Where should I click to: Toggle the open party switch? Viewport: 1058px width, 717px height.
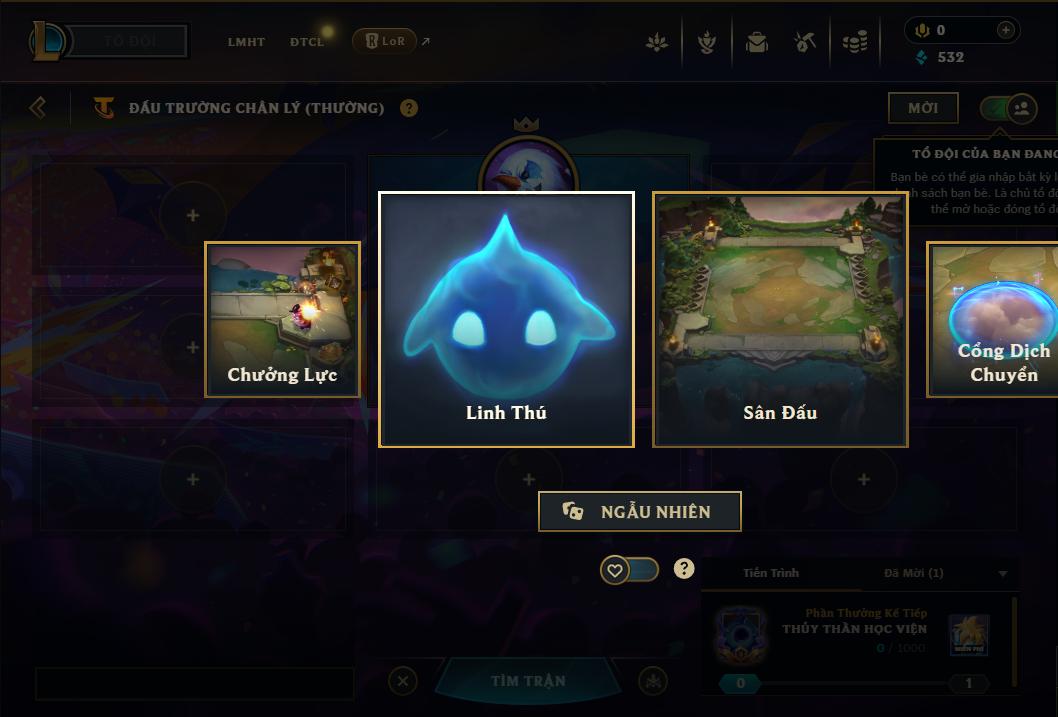(x=1008, y=108)
